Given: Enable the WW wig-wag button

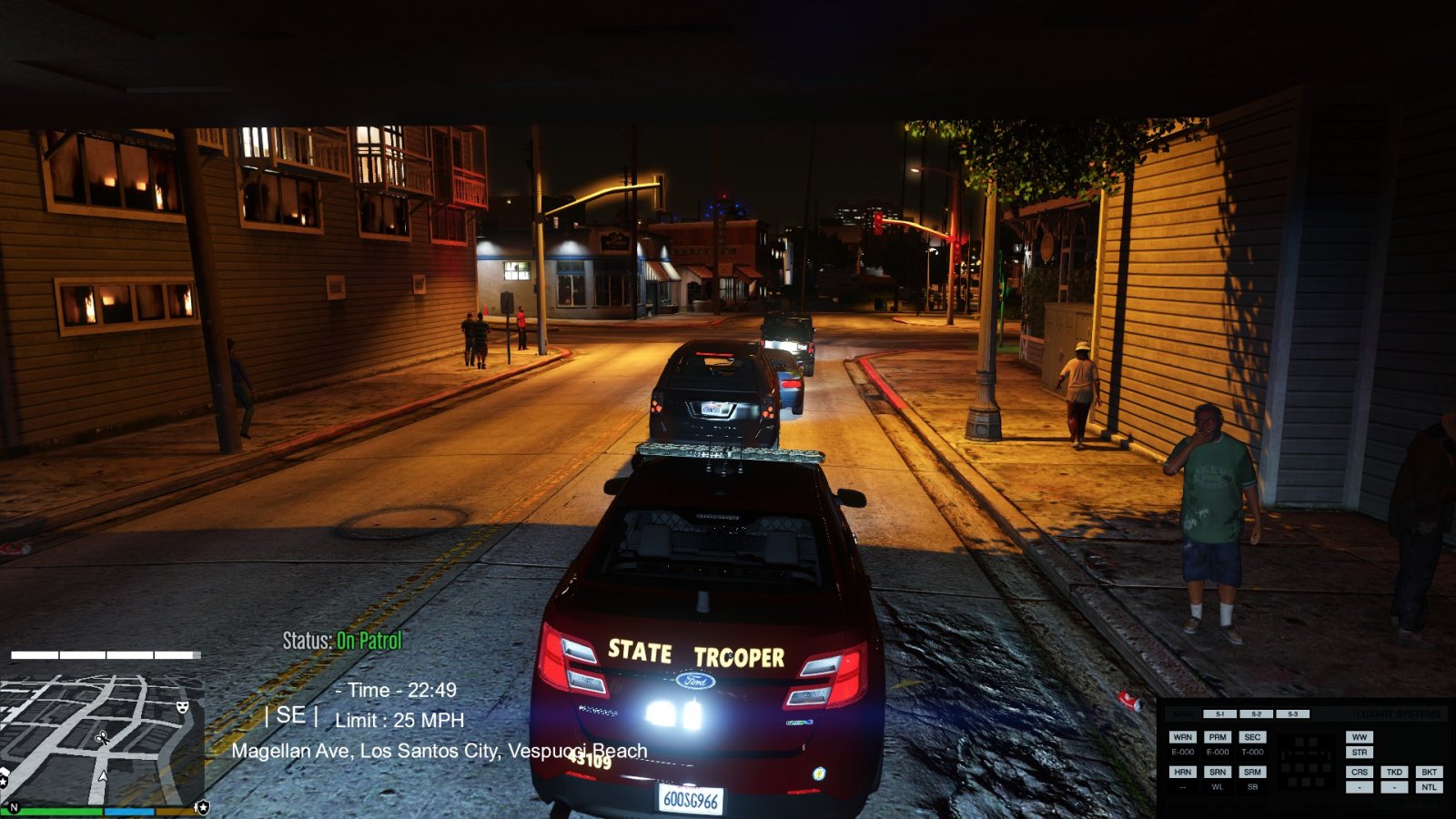Looking at the screenshot, I should [x=1360, y=737].
